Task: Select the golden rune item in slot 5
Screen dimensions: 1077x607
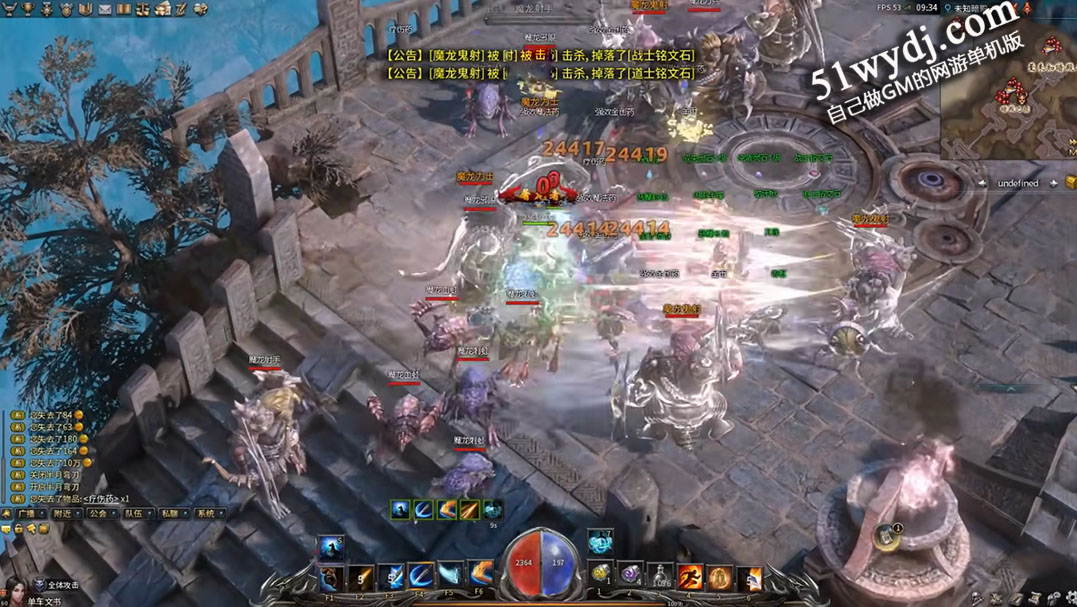Action: click(x=720, y=577)
